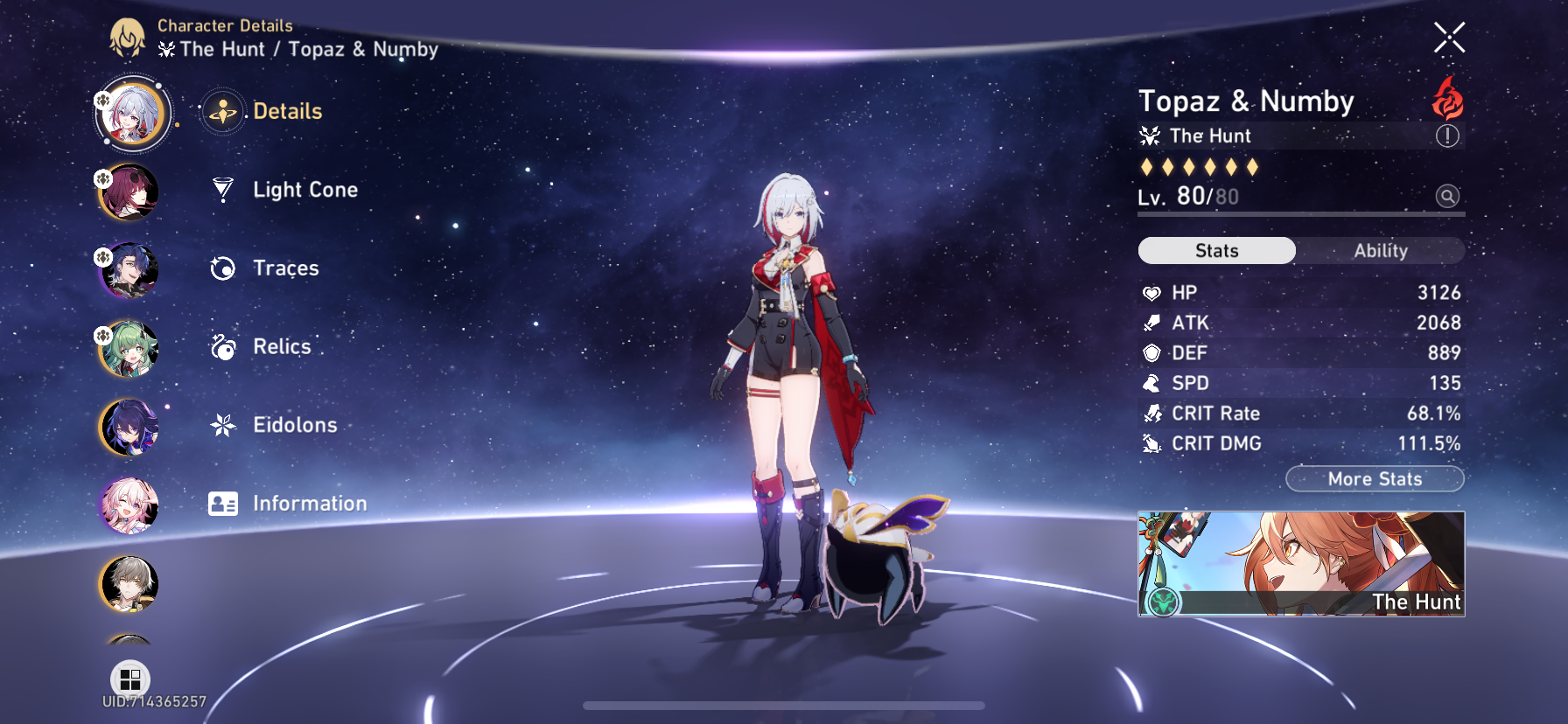This screenshot has height=724, width=1568.
Task: Open the Light Cone section icon
Action: (x=224, y=190)
